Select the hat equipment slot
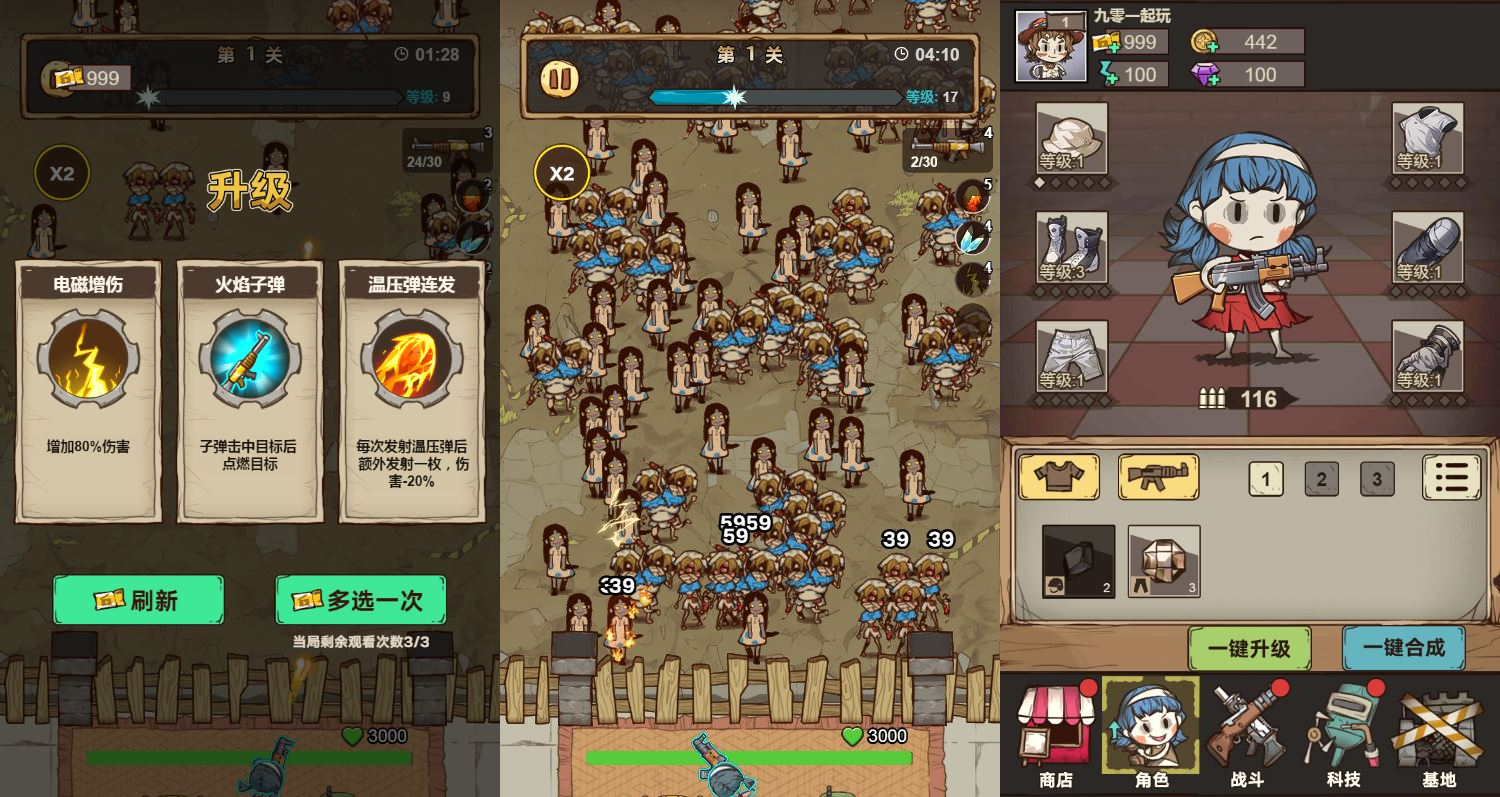The height and width of the screenshot is (797, 1500). (1071, 138)
